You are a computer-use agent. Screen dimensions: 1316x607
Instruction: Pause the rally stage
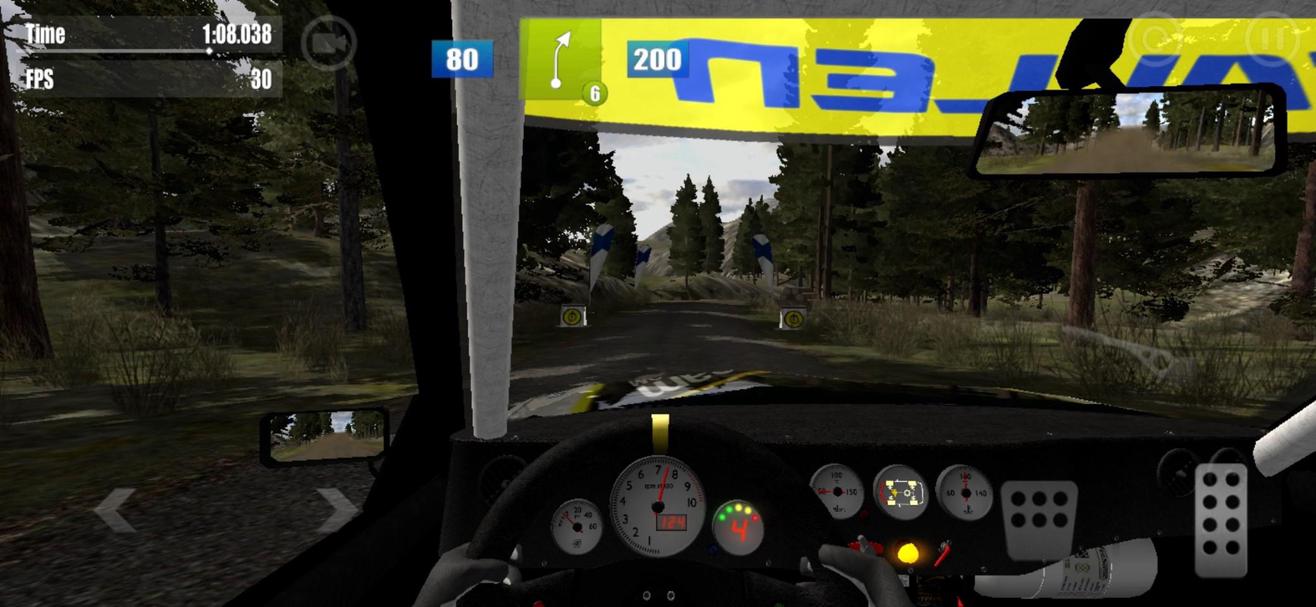coord(1272,39)
